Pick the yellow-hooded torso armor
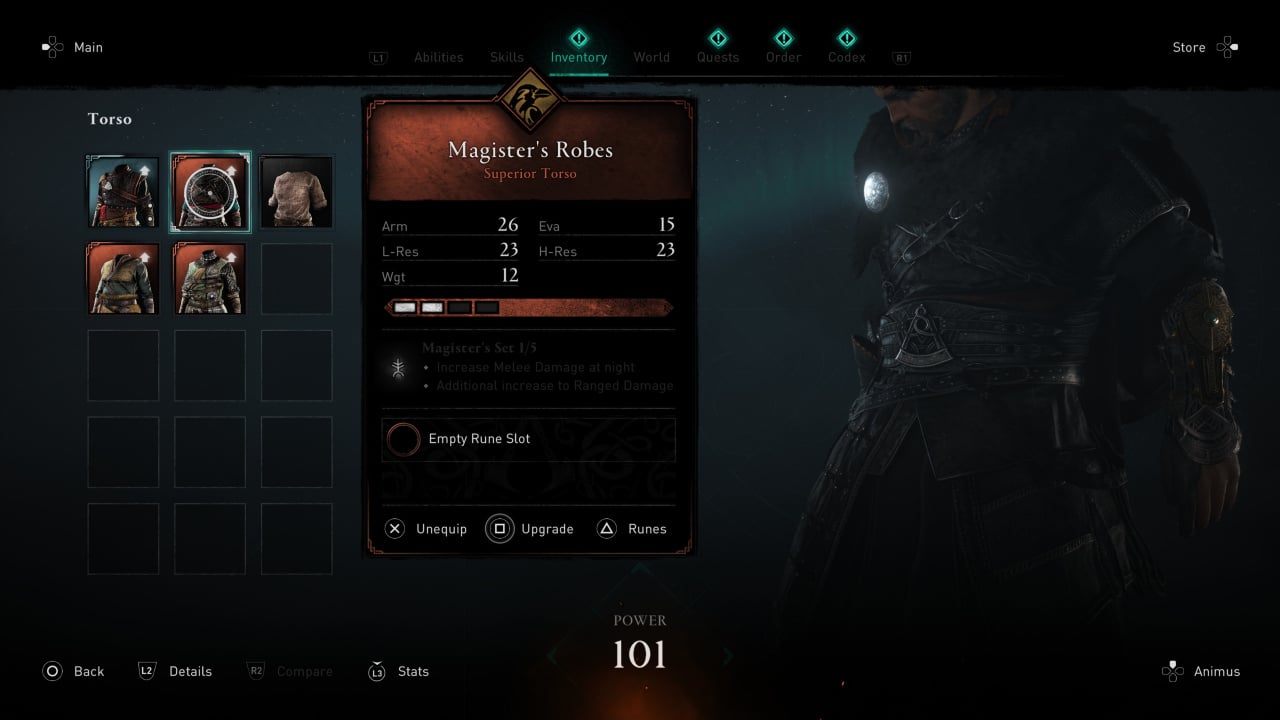1280x720 pixels. click(123, 278)
